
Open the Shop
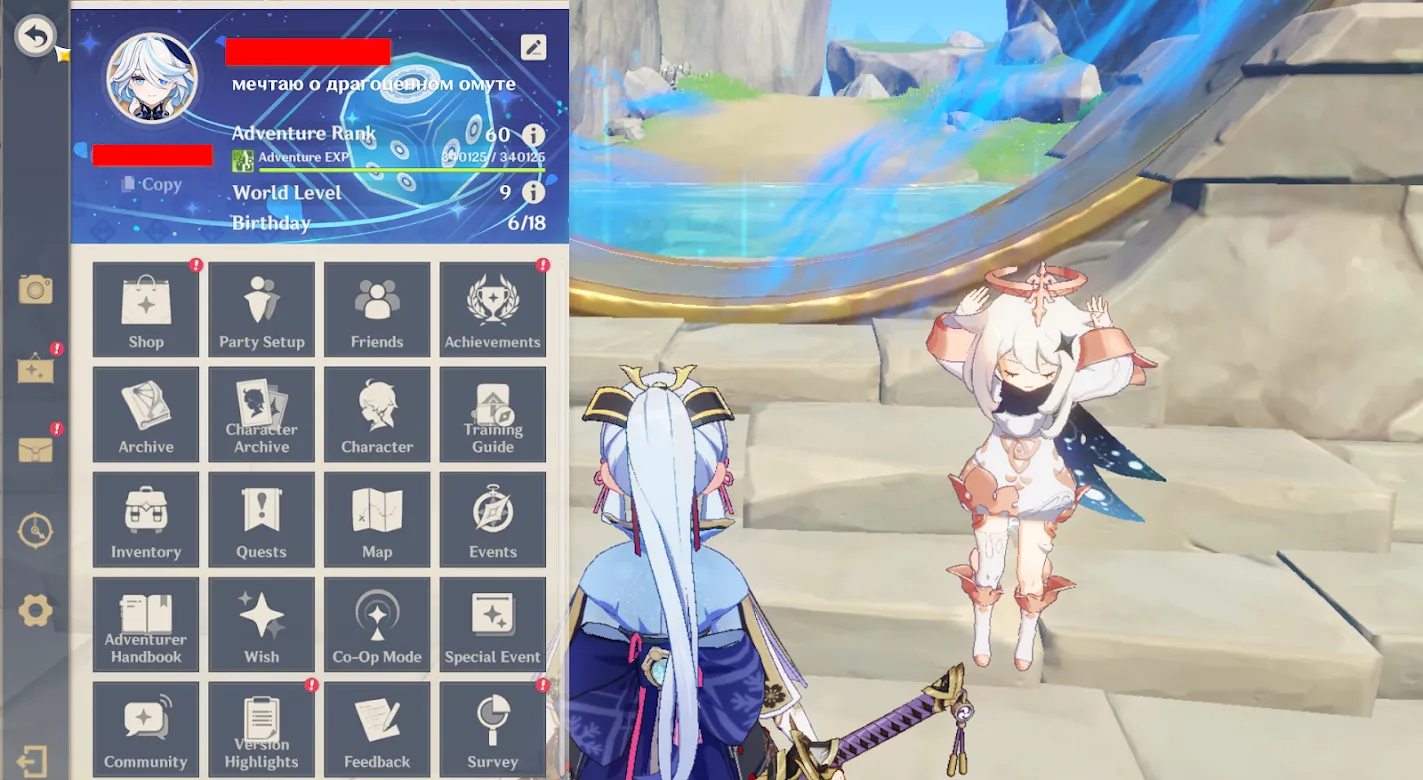pos(146,309)
